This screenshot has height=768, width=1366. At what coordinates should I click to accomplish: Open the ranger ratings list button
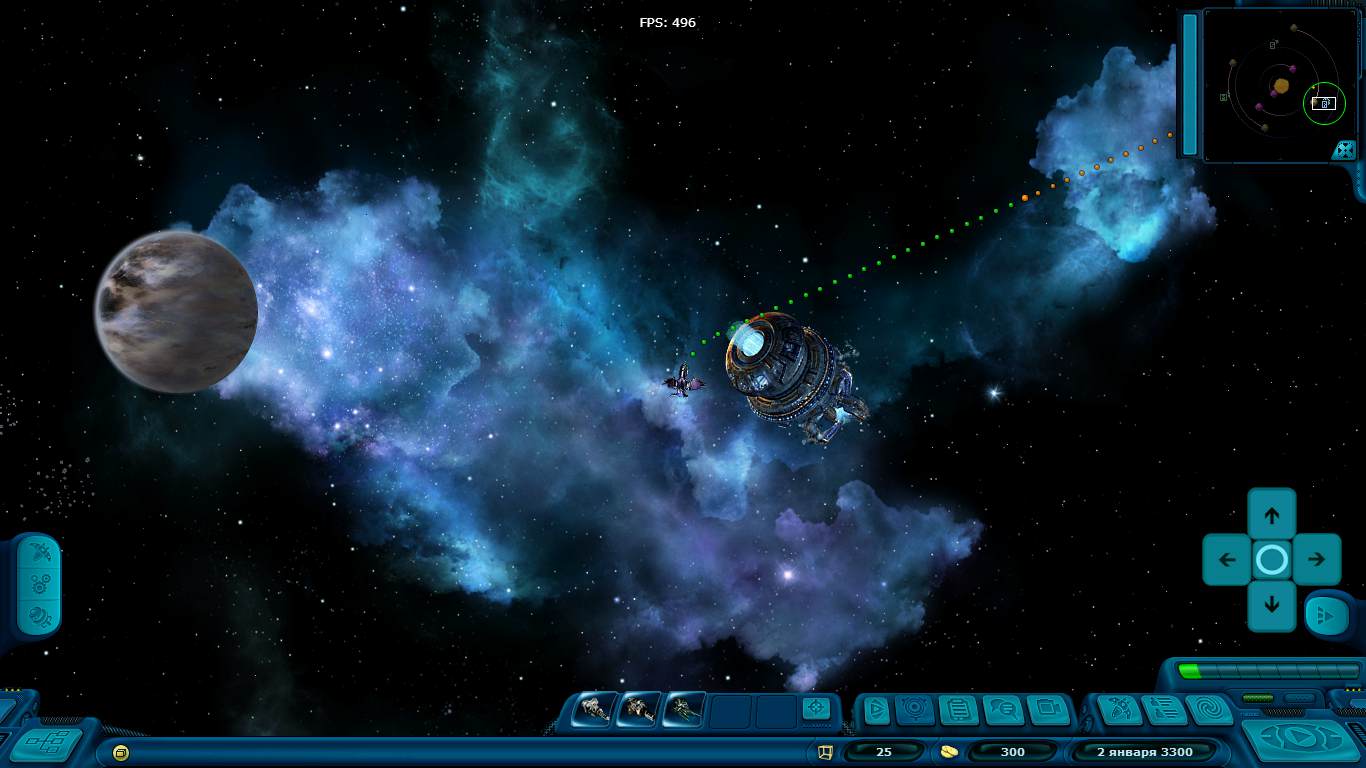[1164, 710]
